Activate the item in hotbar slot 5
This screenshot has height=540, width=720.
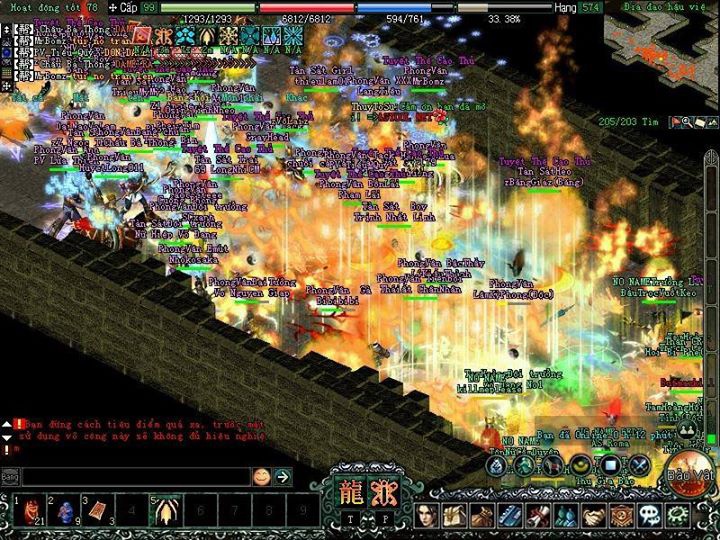tap(165, 510)
